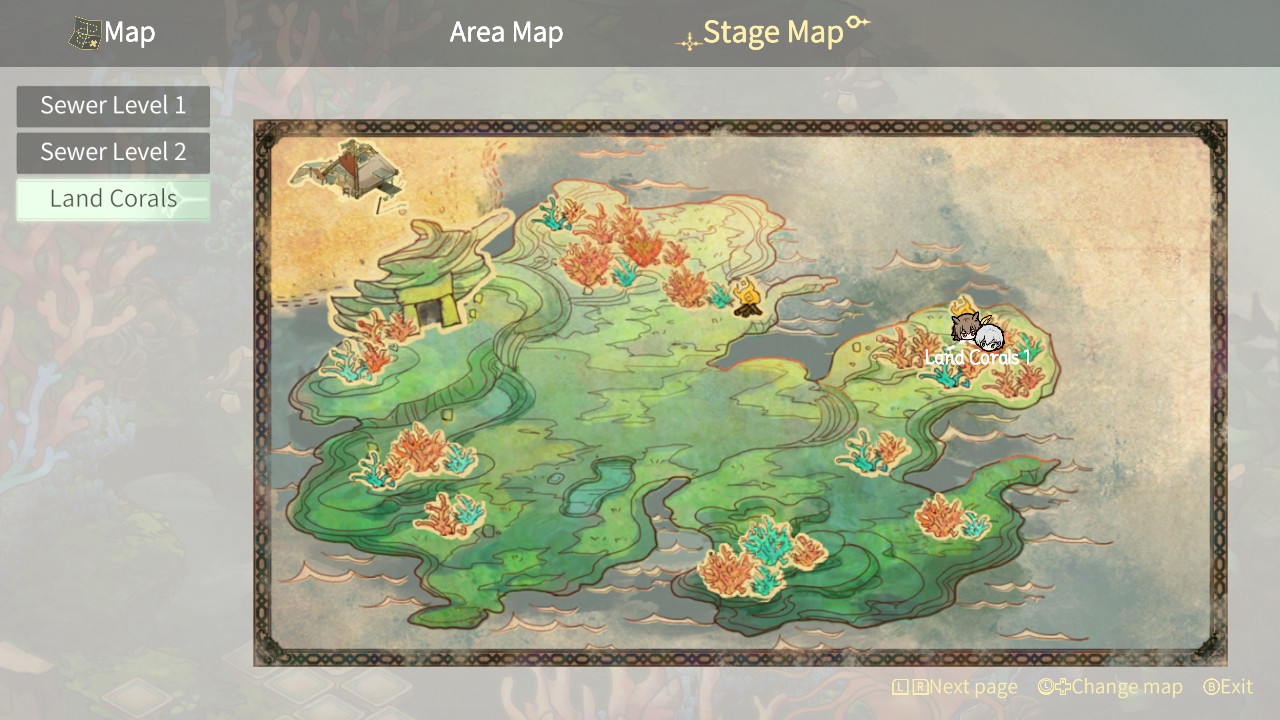Switch to the Area Map tab
The width and height of the screenshot is (1280, 720).
[506, 31]
